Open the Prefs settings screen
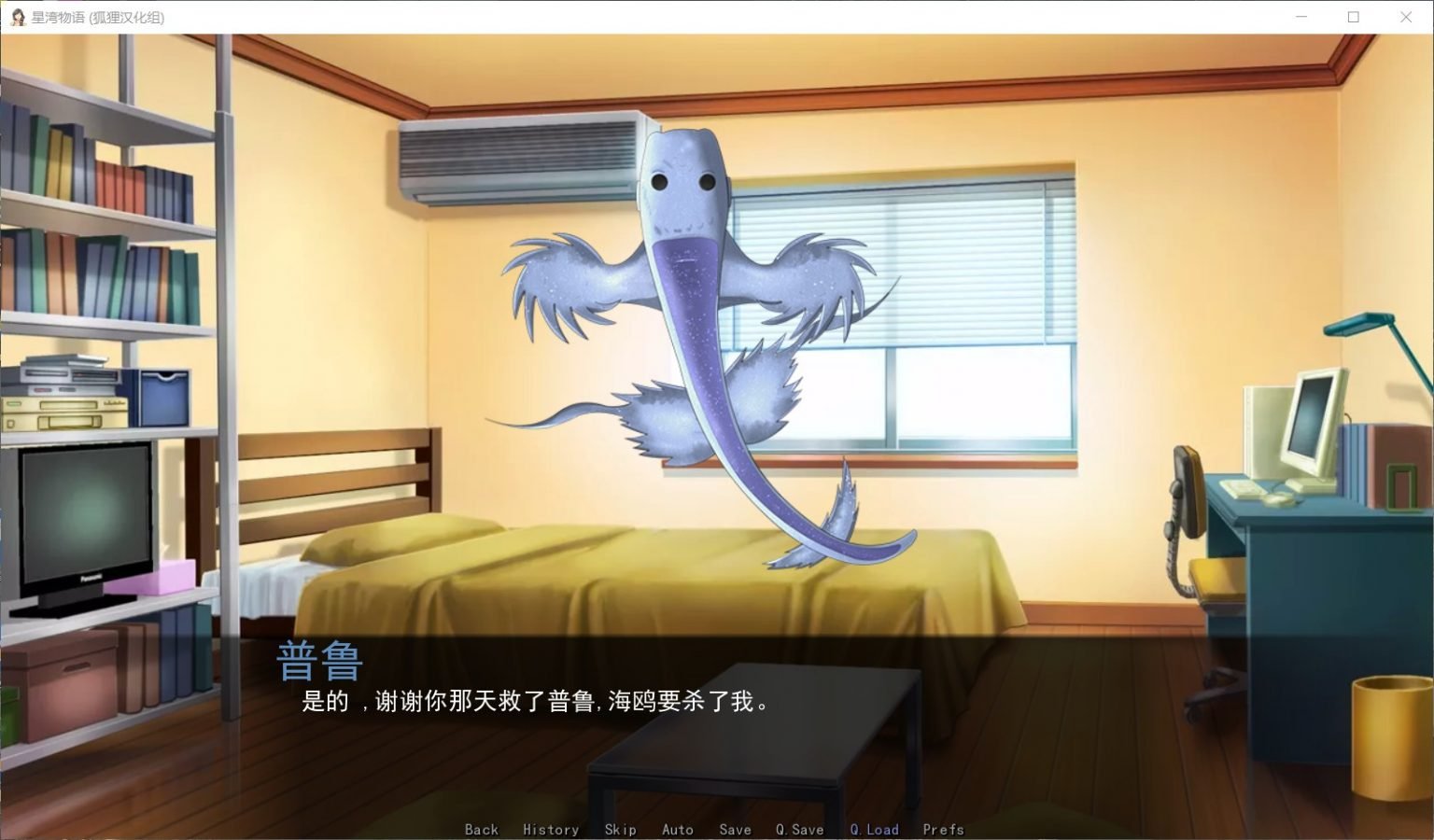1434x840 pixels. (x=943, y=829)
